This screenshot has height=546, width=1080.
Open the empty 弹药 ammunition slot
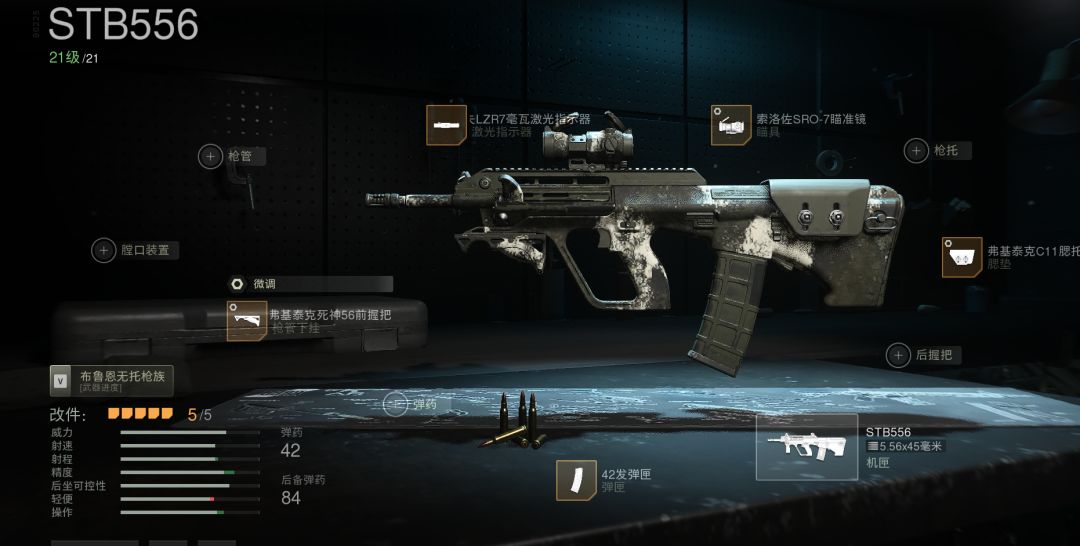pyautogui.click(x=396, y=404)
